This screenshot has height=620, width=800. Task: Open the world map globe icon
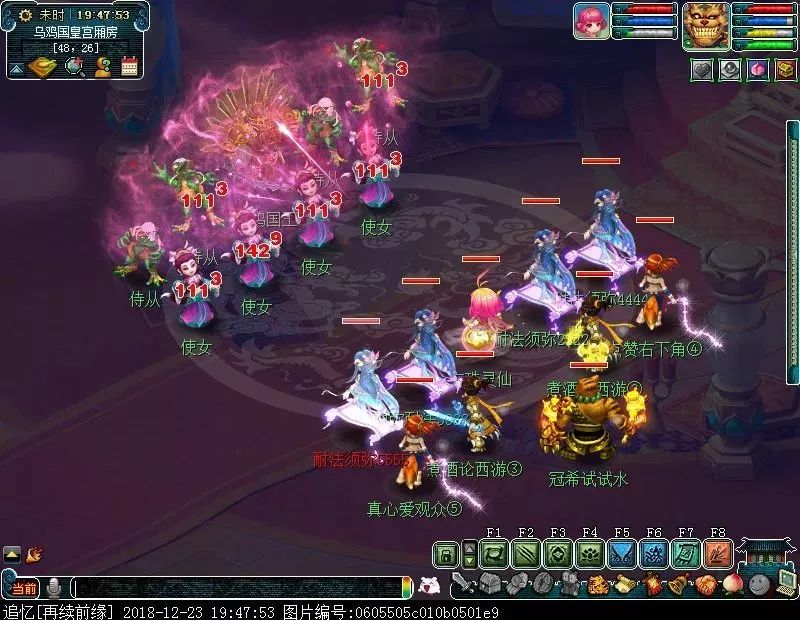click(x=73, y=67)
